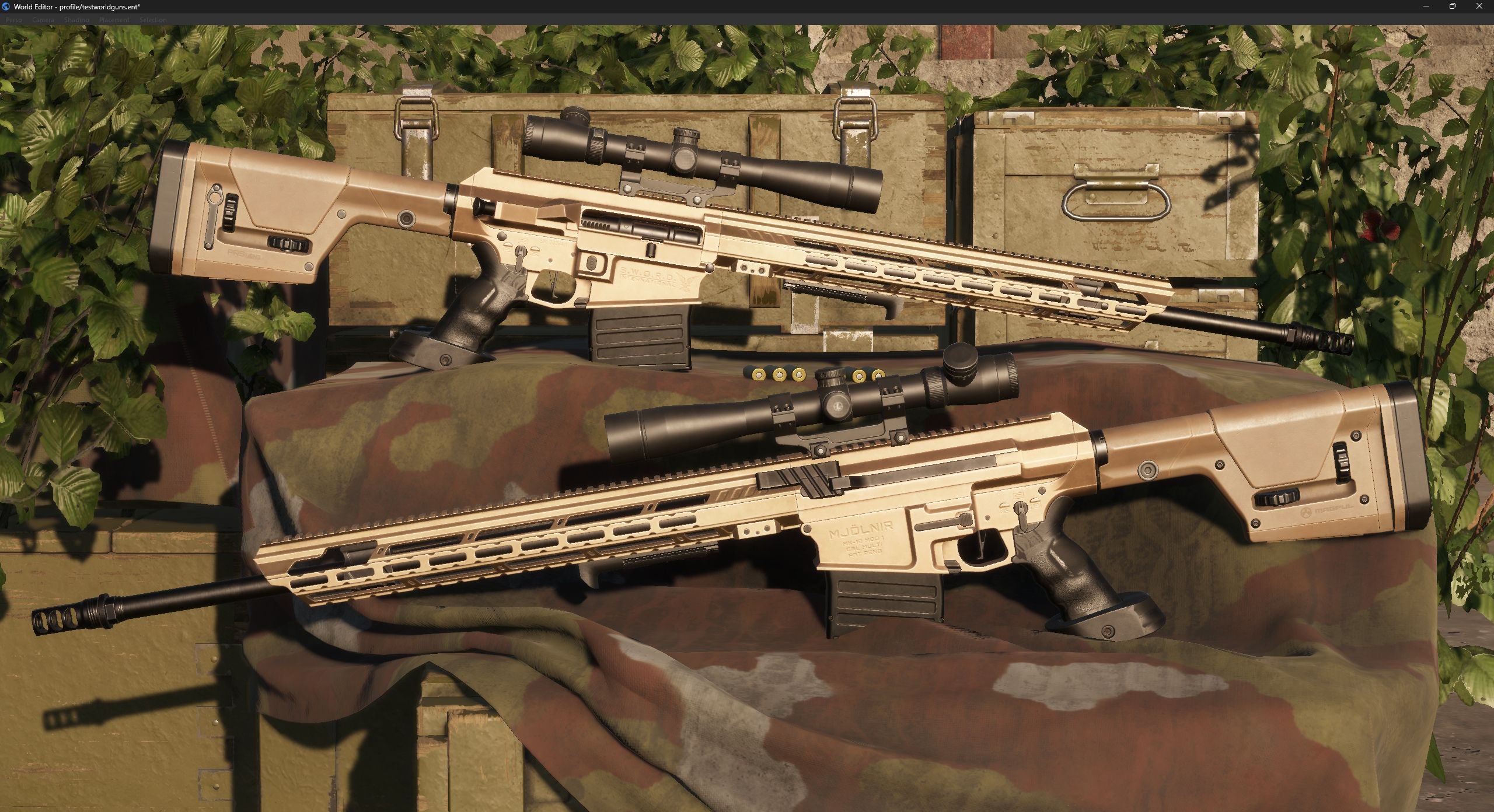This screenshot has height=812, width=1494.
Task: Open the Perso menu
Action: [x=13, y=19]
